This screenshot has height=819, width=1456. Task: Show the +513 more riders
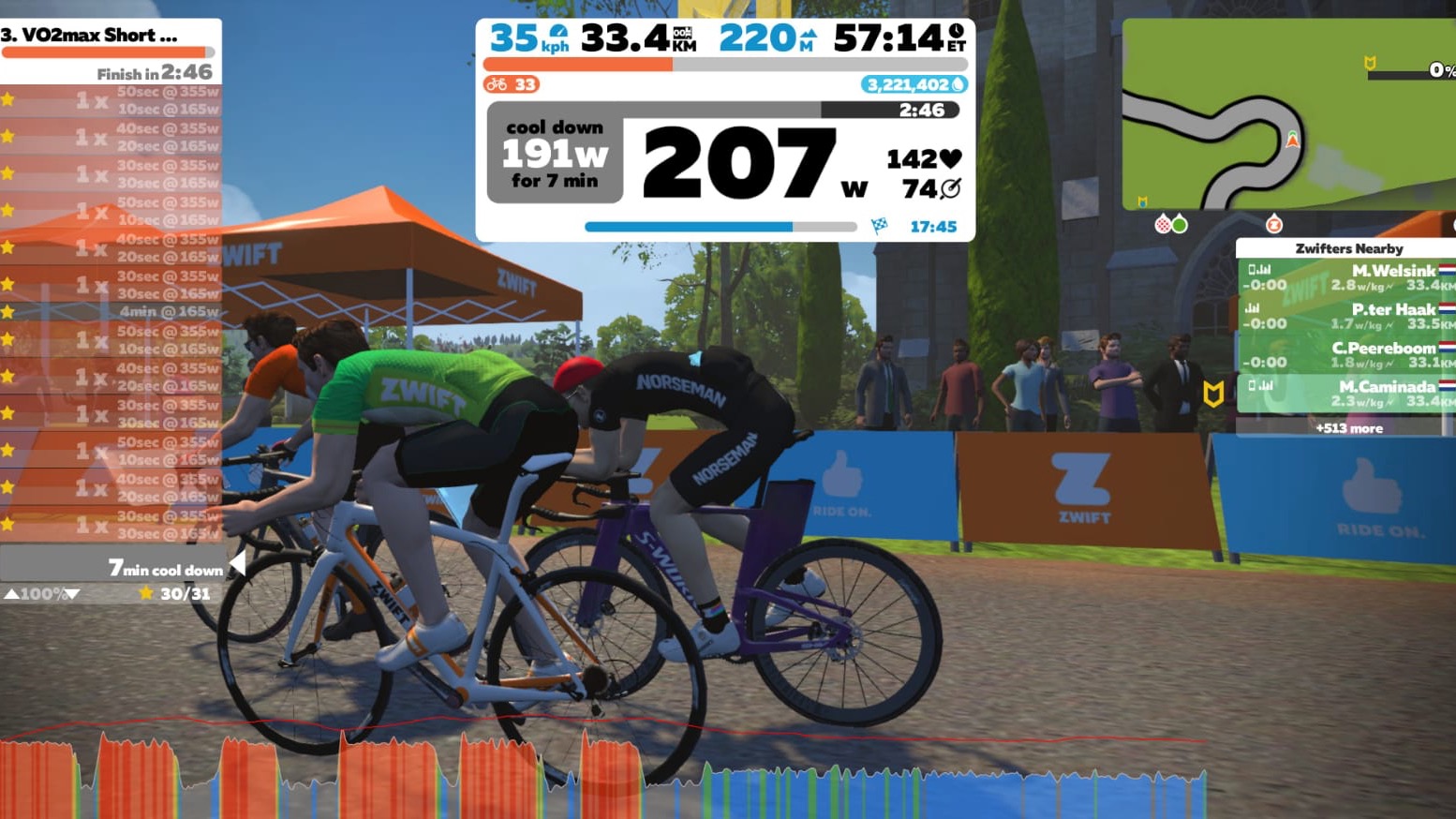coord(1348,428)
